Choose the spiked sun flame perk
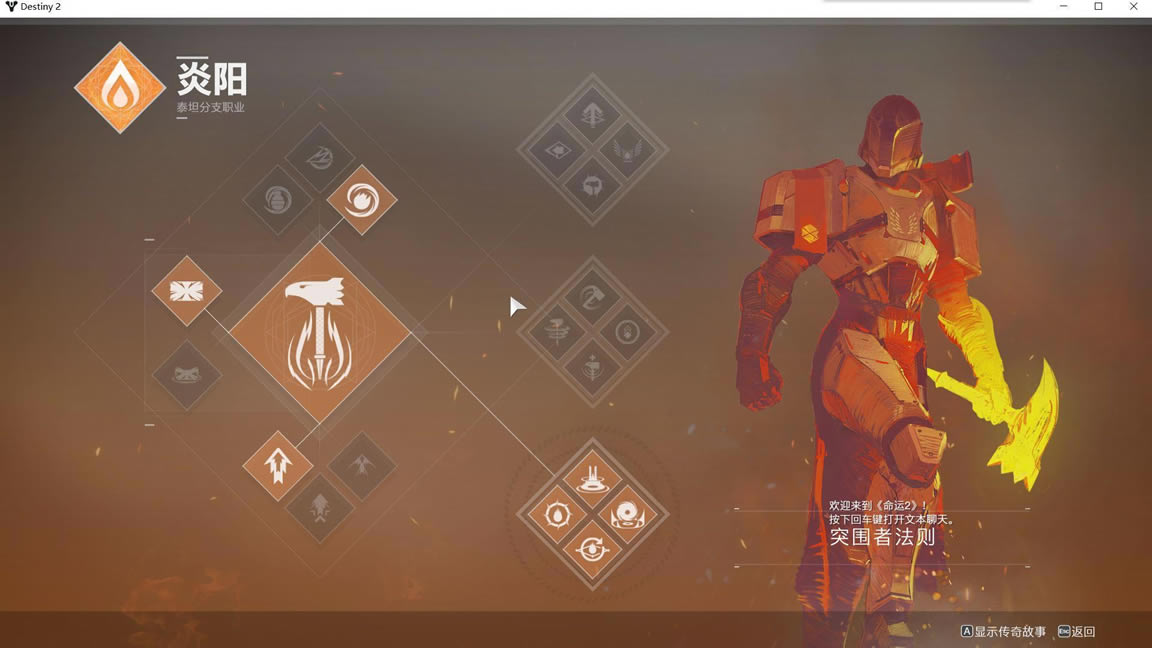Image resolution: width=1152 pixels, height=648 pixels. [x=557, y=516]
